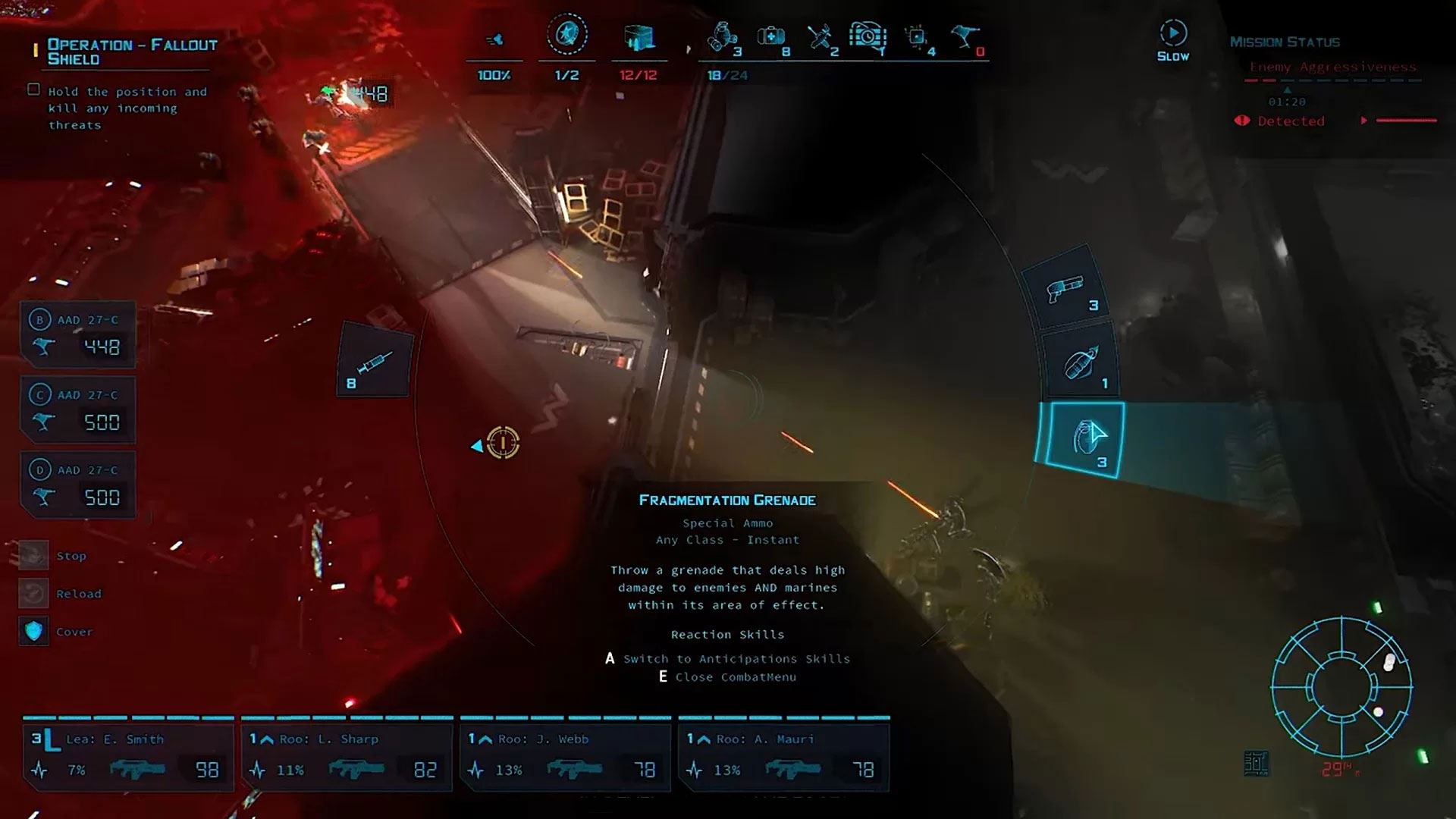Screen dimensions: 1456x819
Task: Select sentry gun C in the list
Action: click(x=79, y=409)
